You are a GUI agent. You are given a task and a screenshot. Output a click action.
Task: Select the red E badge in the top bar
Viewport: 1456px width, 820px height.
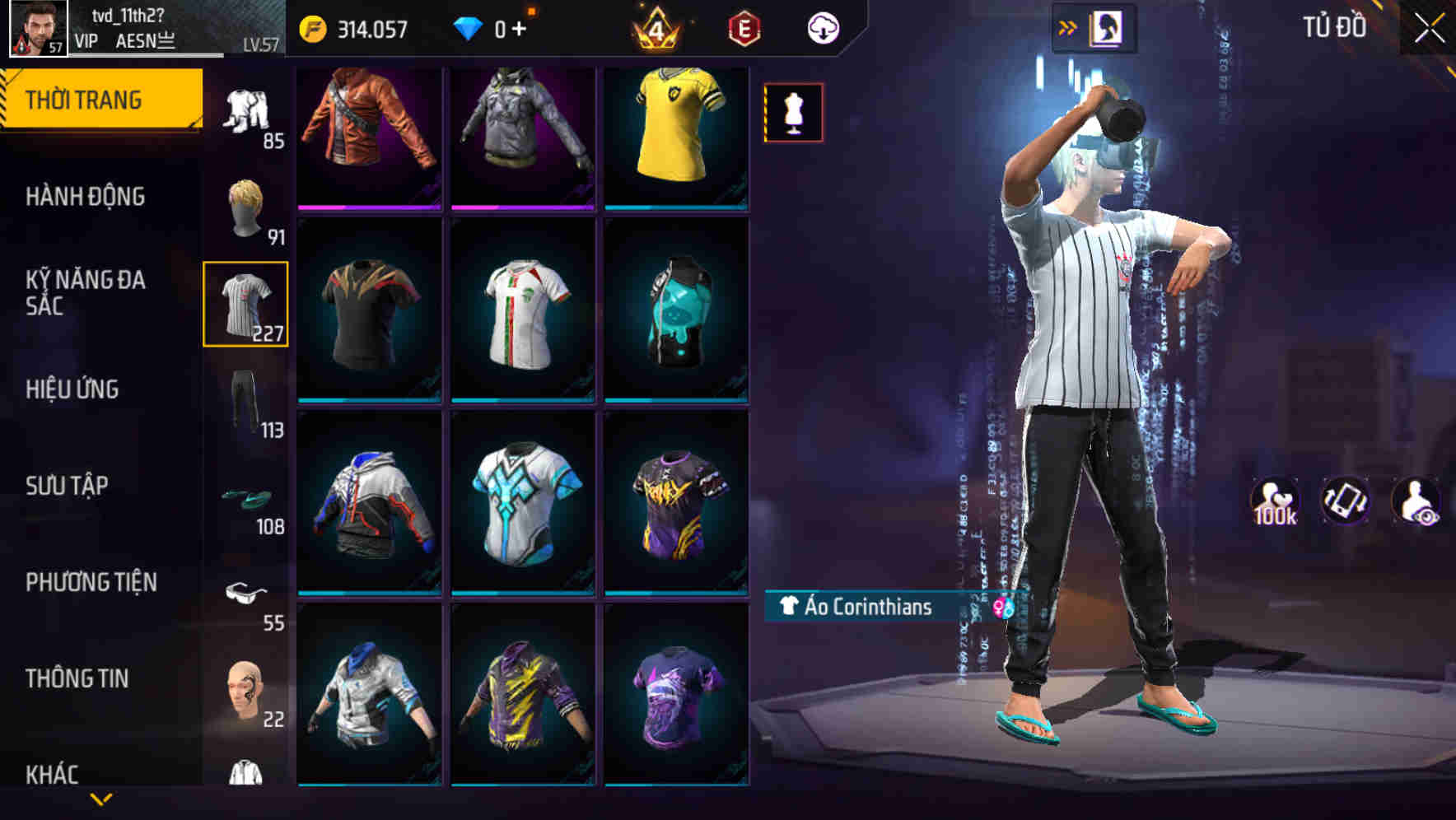[744, 26]
